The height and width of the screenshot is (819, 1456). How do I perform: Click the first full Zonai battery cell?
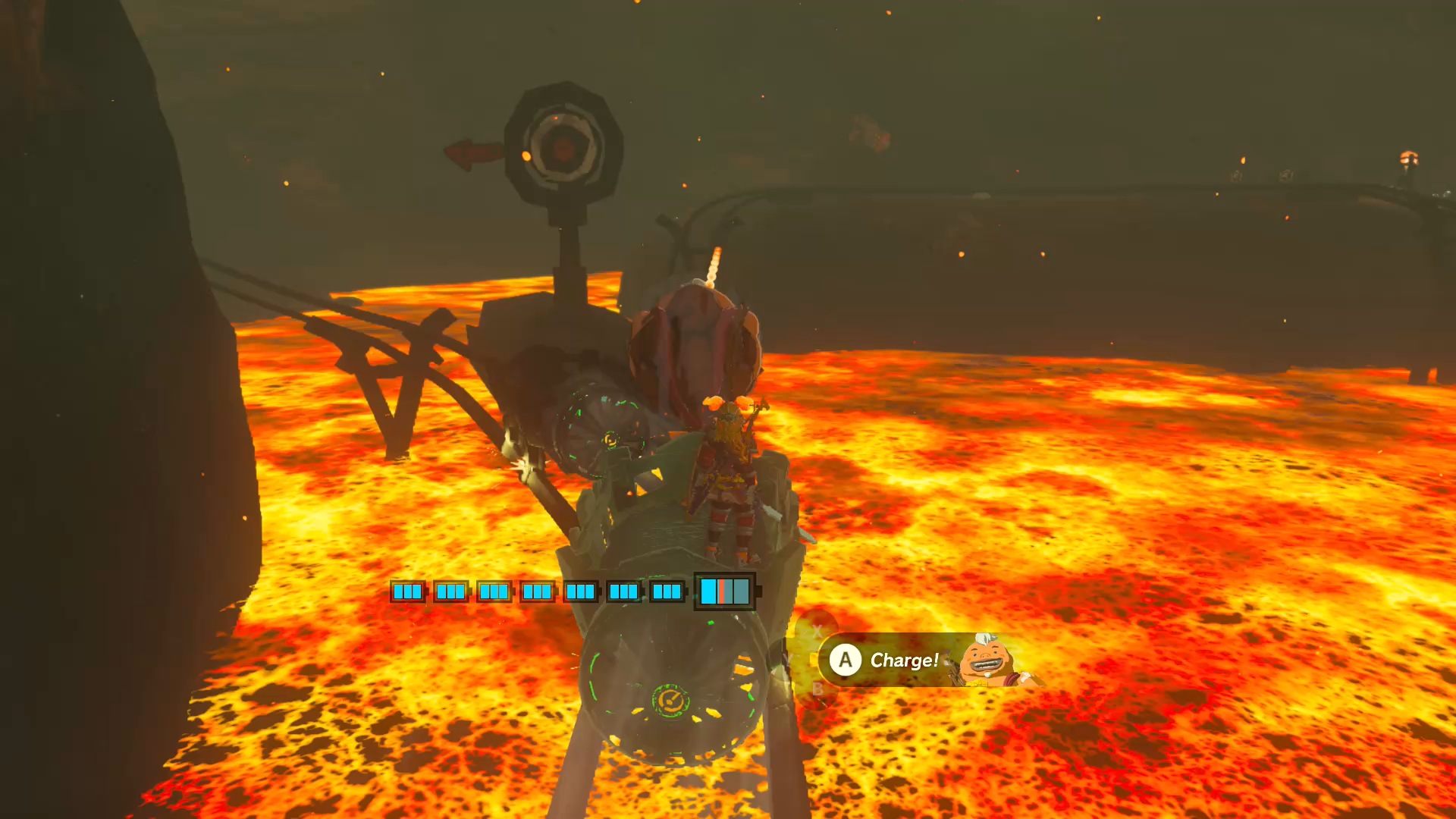408,591
